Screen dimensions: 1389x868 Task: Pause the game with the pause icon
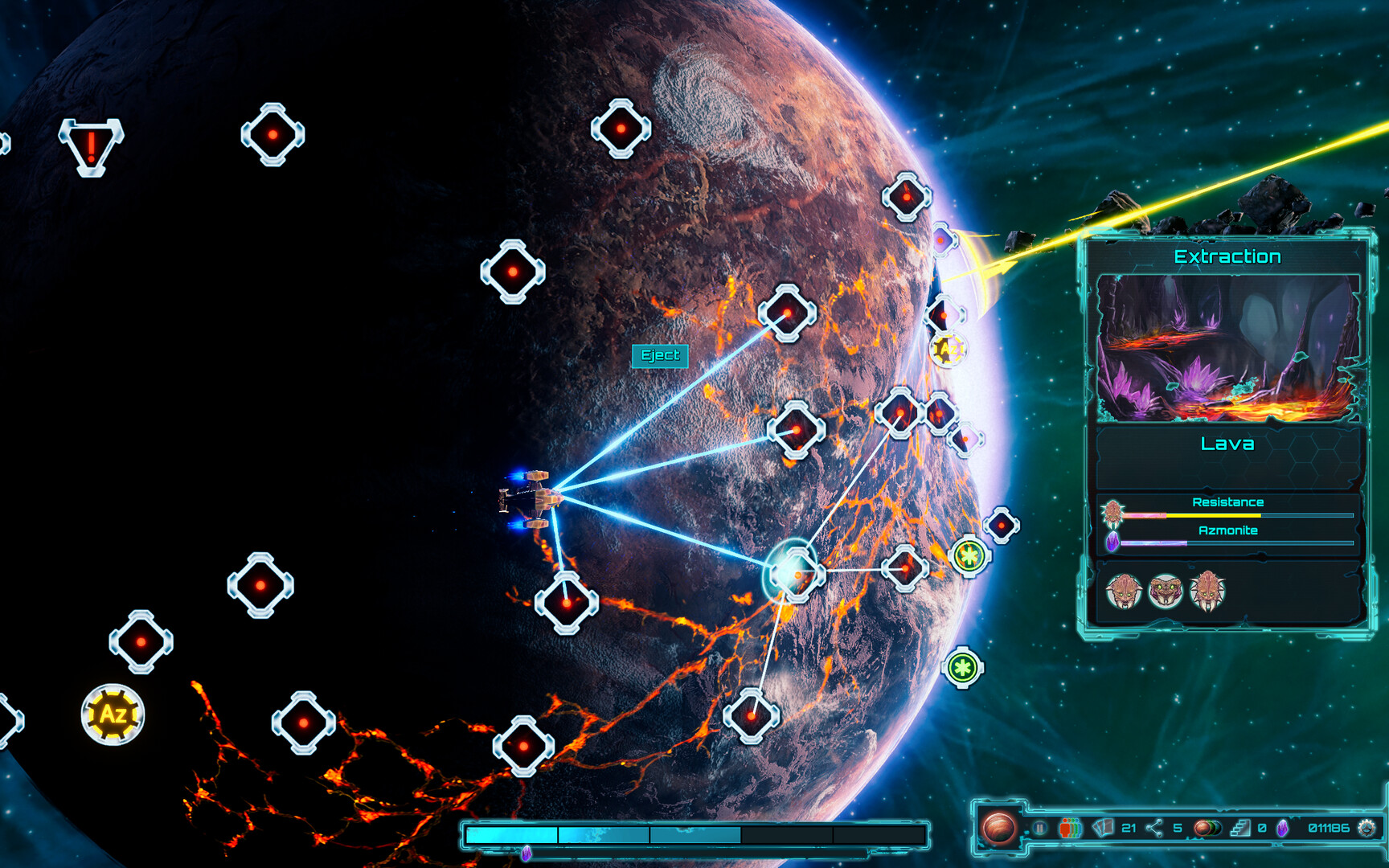[x=1041, y=826]
